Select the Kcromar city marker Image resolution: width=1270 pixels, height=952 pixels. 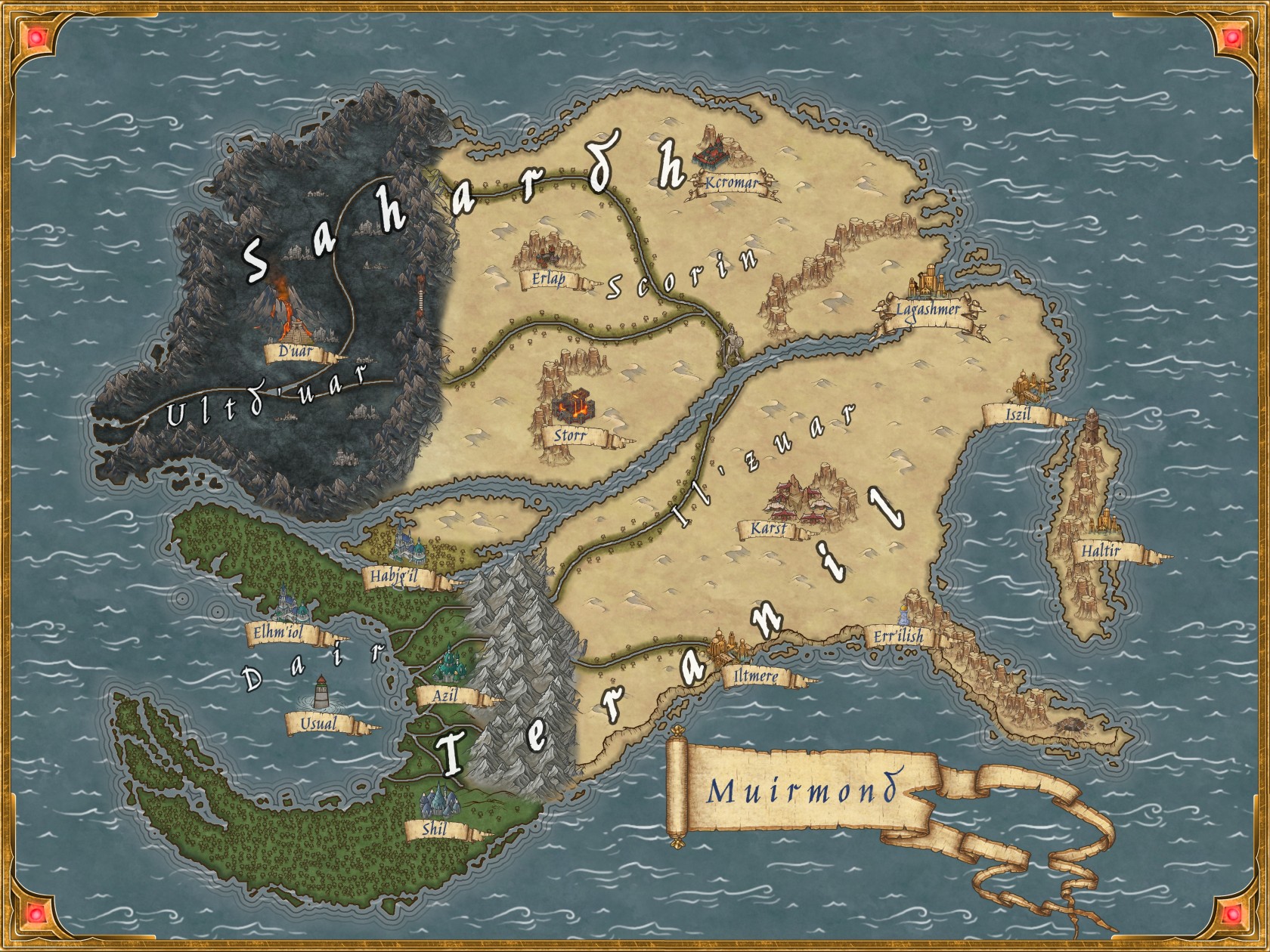[717, 153]
